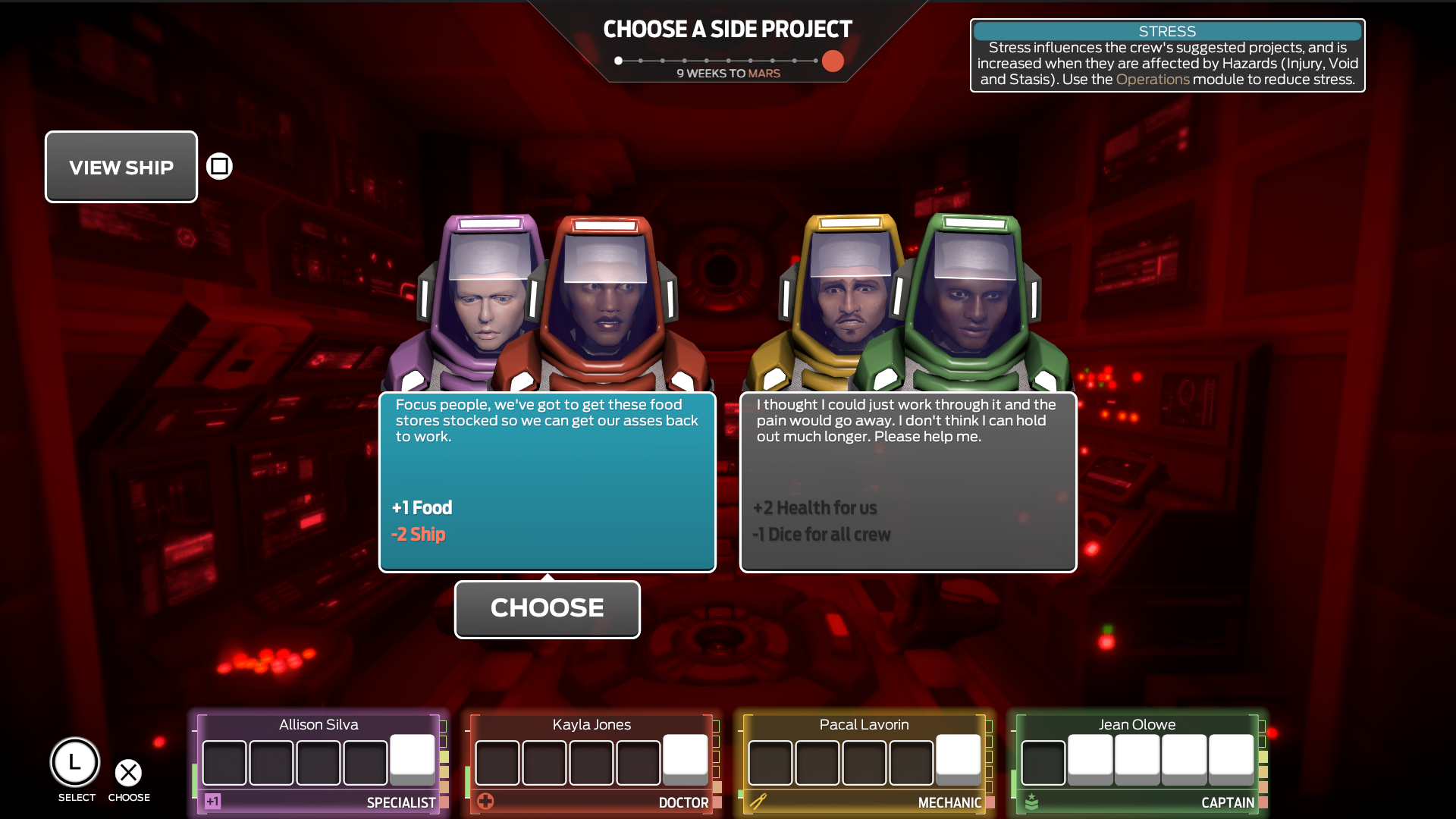The height and width of the screenshot is (819, 1456).
Task: Click the VIEW SHIP button
Action: click(121, 167)
